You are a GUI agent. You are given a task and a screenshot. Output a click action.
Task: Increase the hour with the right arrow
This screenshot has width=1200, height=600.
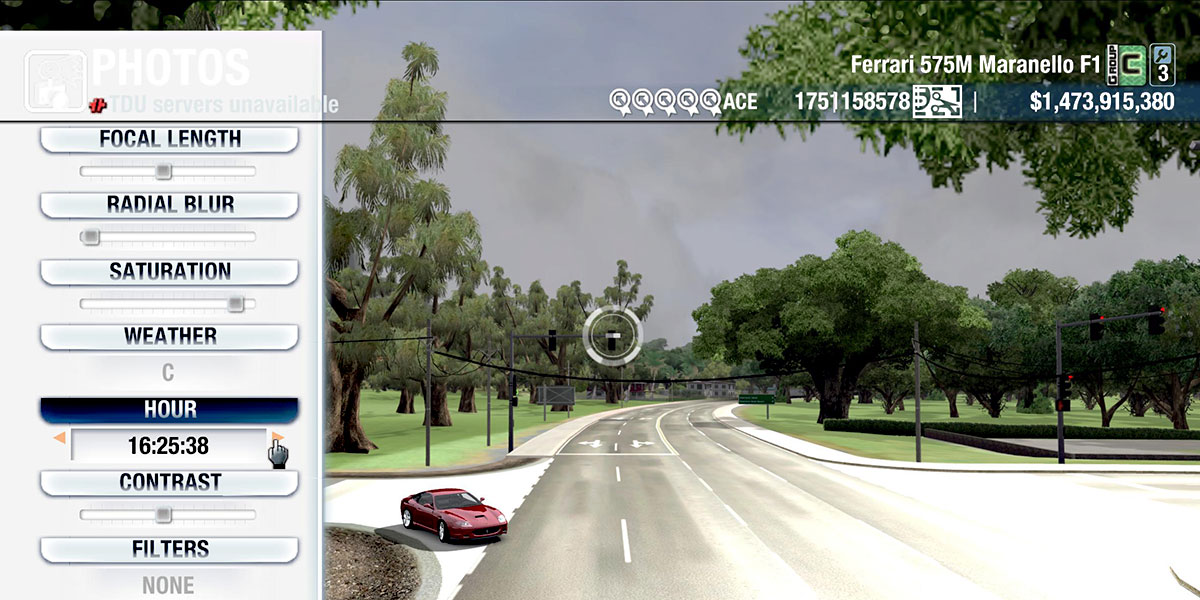pos(278,438)
